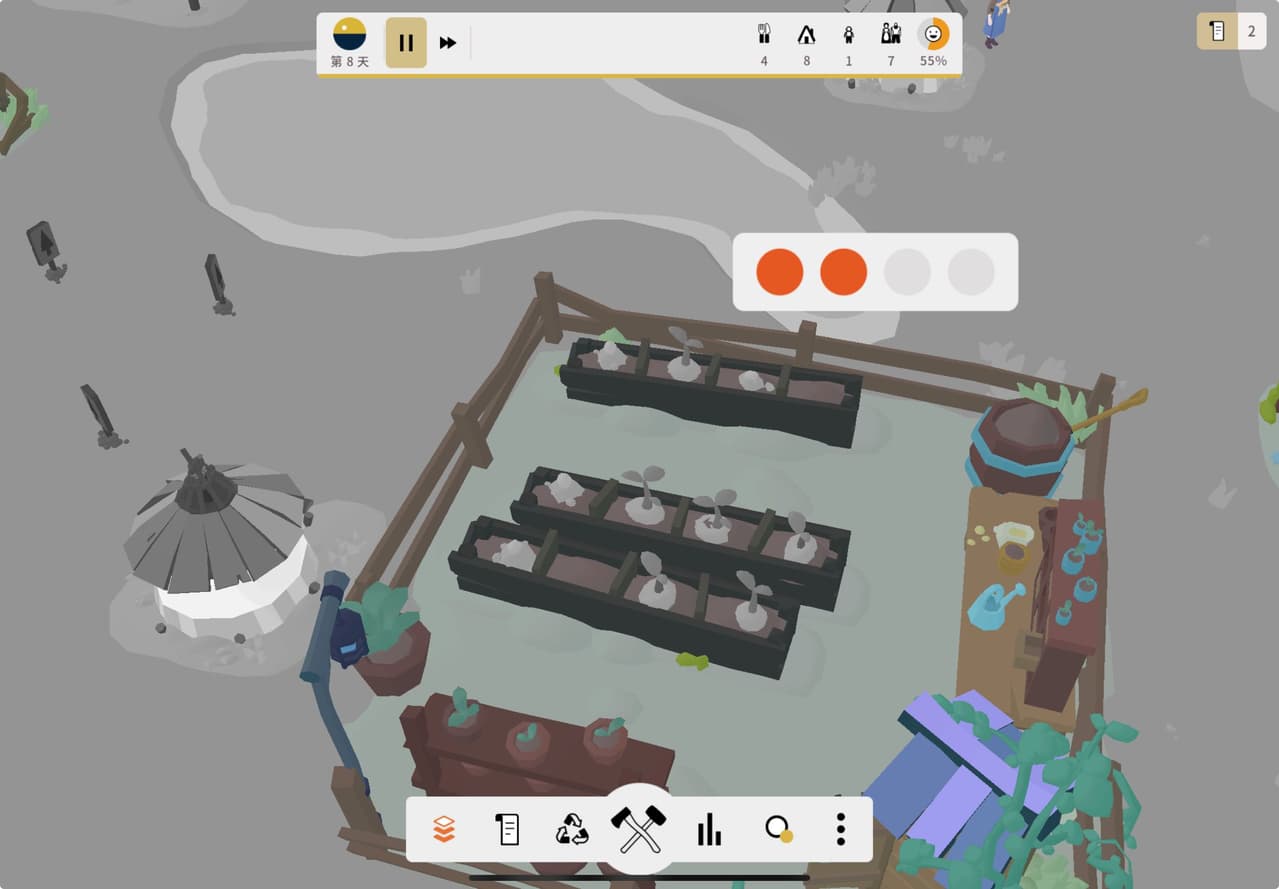Open the food supply icon with cutlery

[x=764, y=36]
